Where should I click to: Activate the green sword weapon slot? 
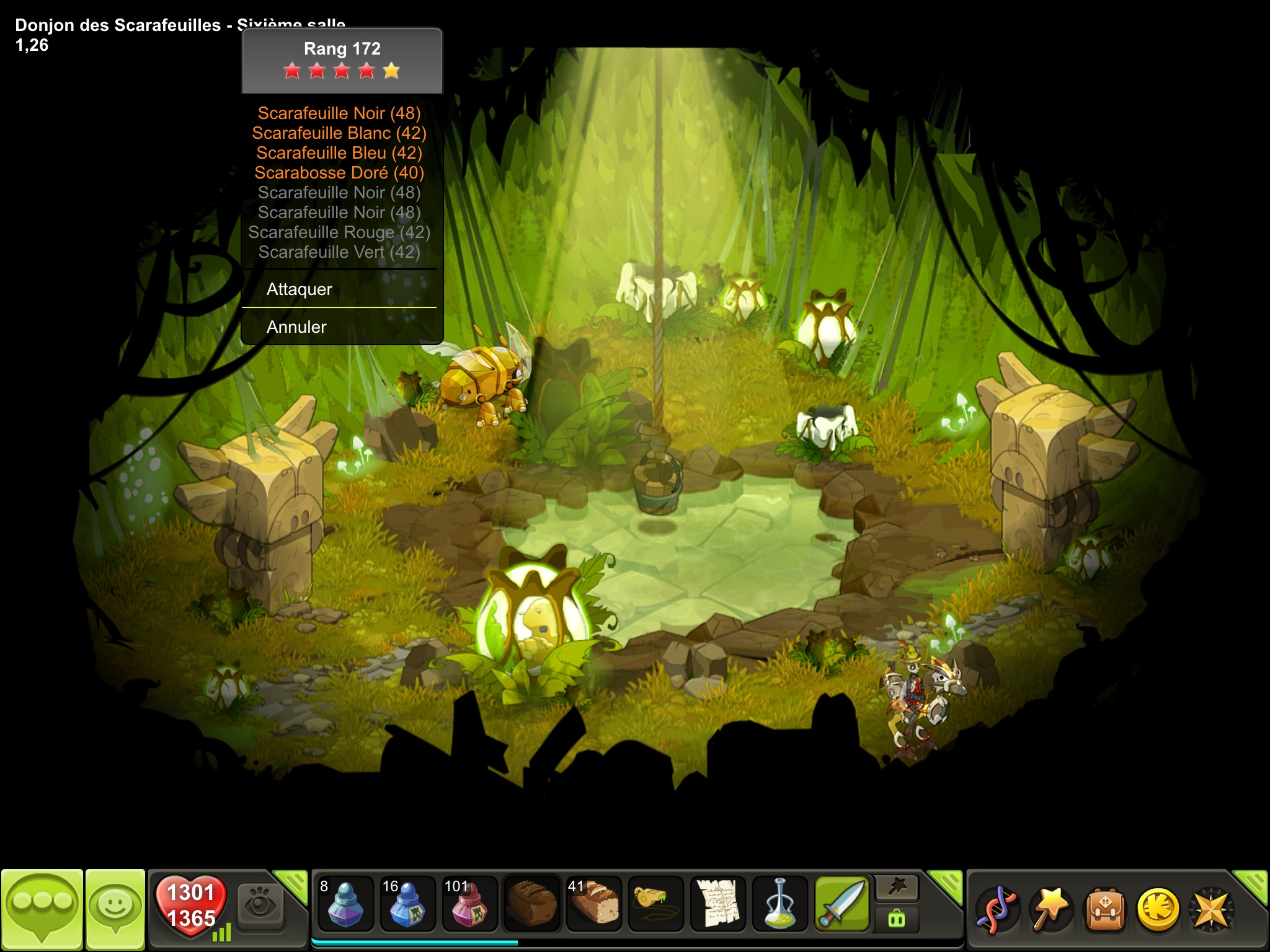[x=841, y=904]
